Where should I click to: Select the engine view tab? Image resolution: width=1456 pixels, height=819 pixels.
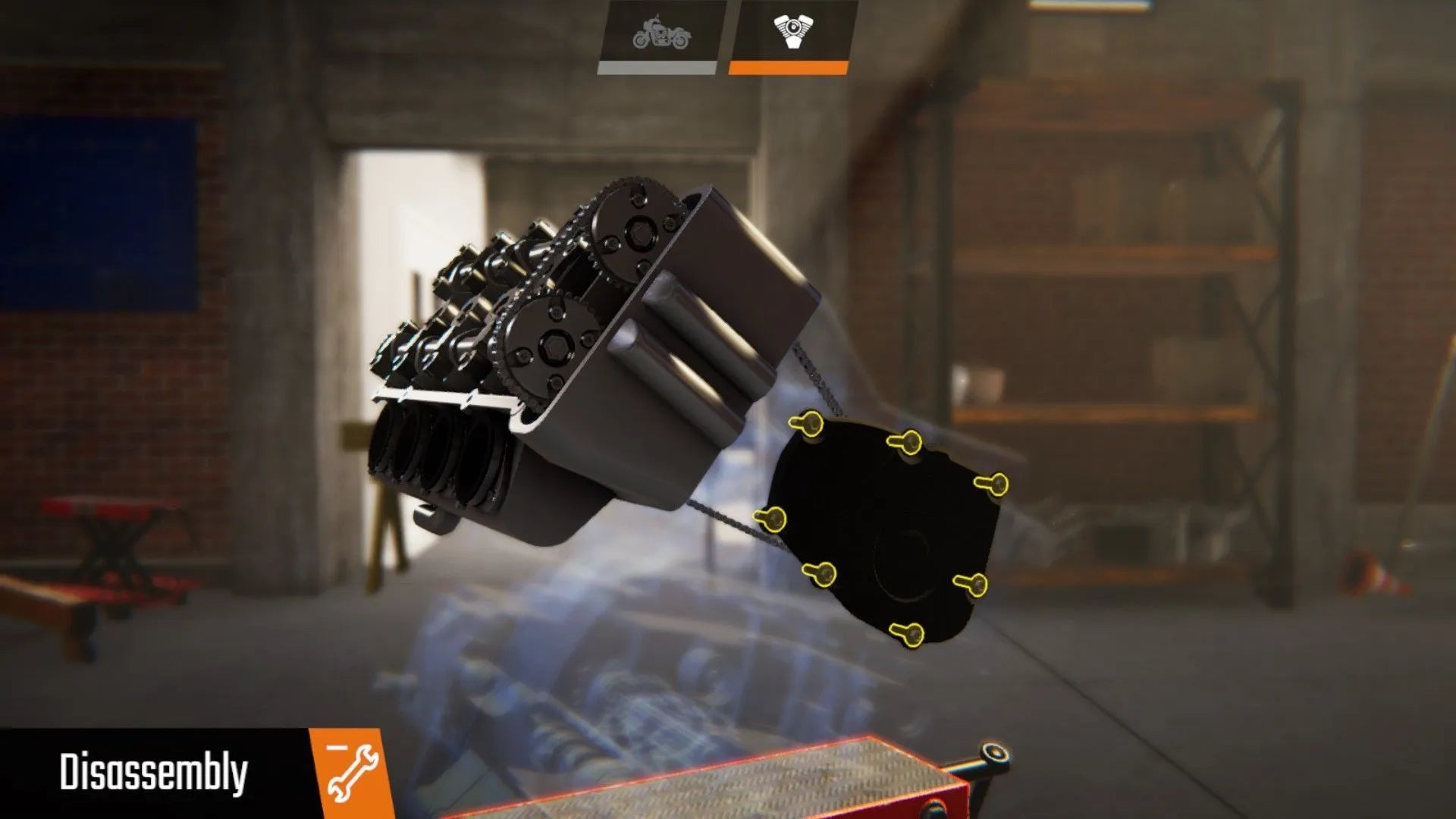[x=791, y=35]
